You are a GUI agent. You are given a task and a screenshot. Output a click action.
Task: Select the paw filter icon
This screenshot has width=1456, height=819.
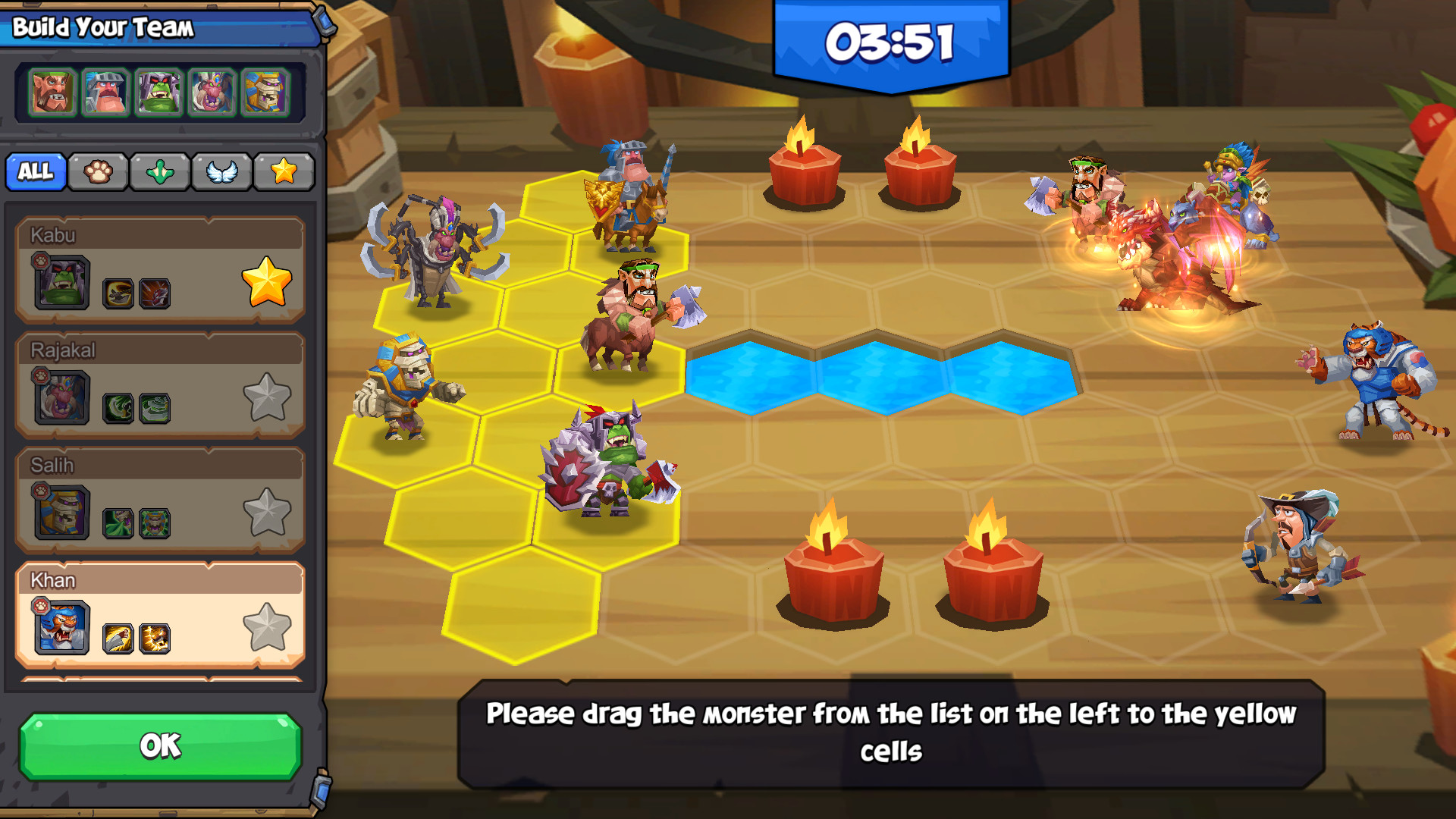pyautogui.click(x=98, y=171)
